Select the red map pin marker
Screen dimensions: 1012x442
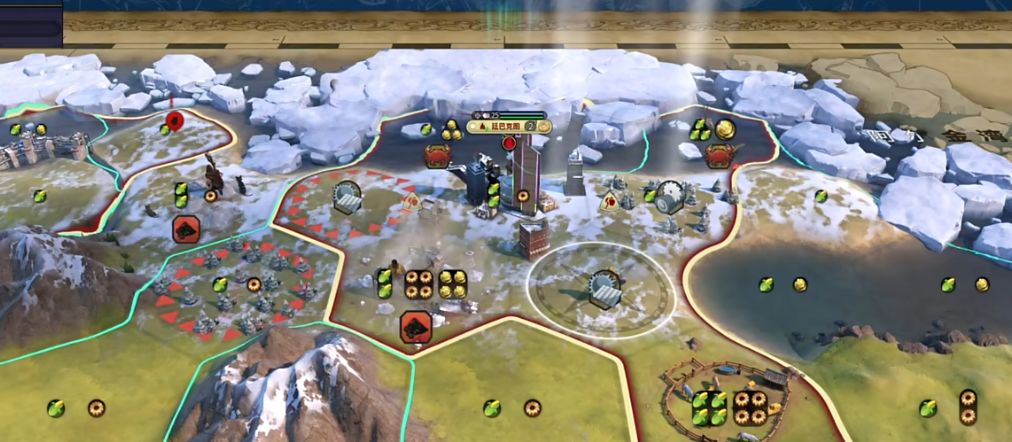173,122
